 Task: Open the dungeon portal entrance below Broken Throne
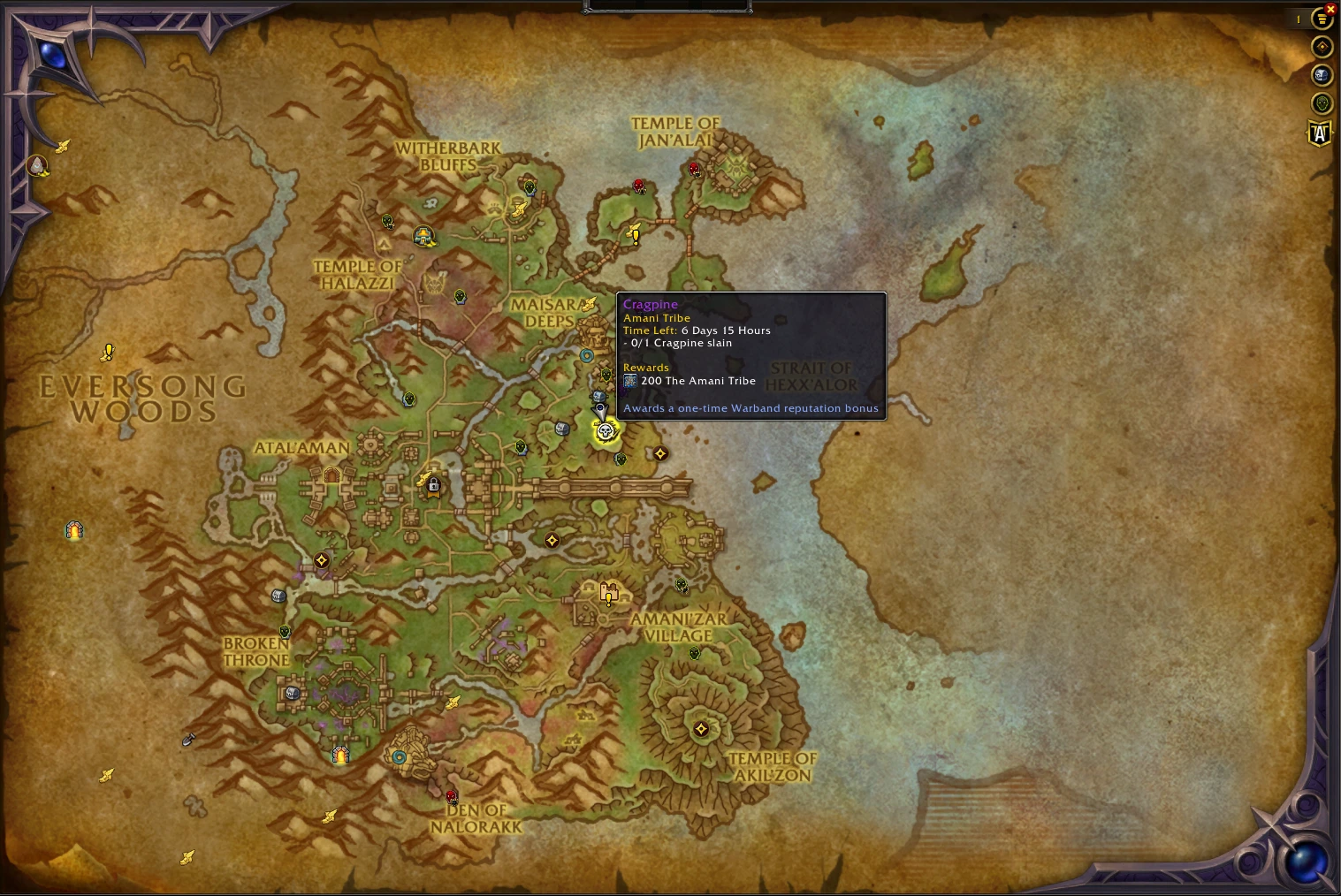coord(340,753)
